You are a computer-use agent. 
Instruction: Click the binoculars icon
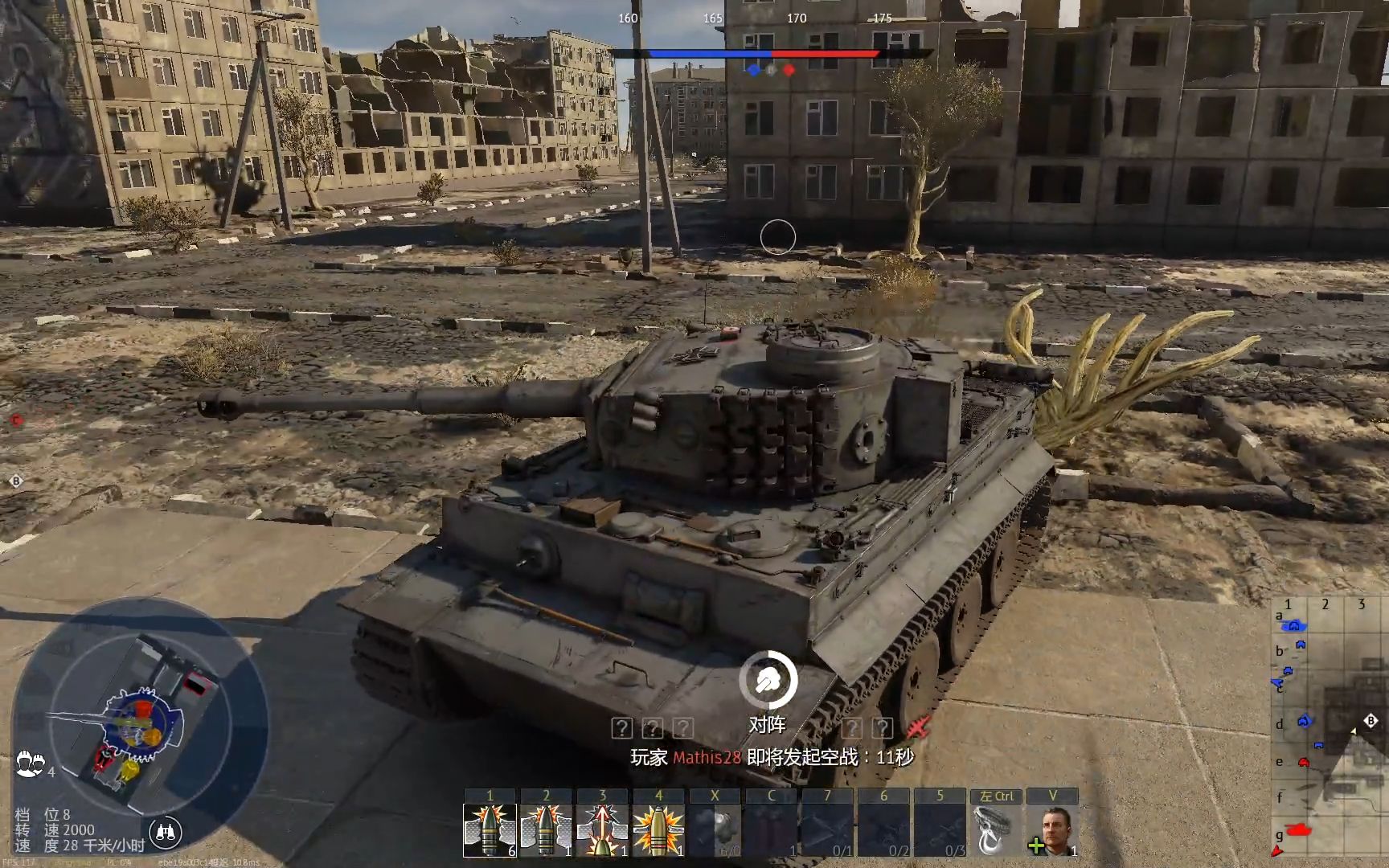(x=166, y=833)
